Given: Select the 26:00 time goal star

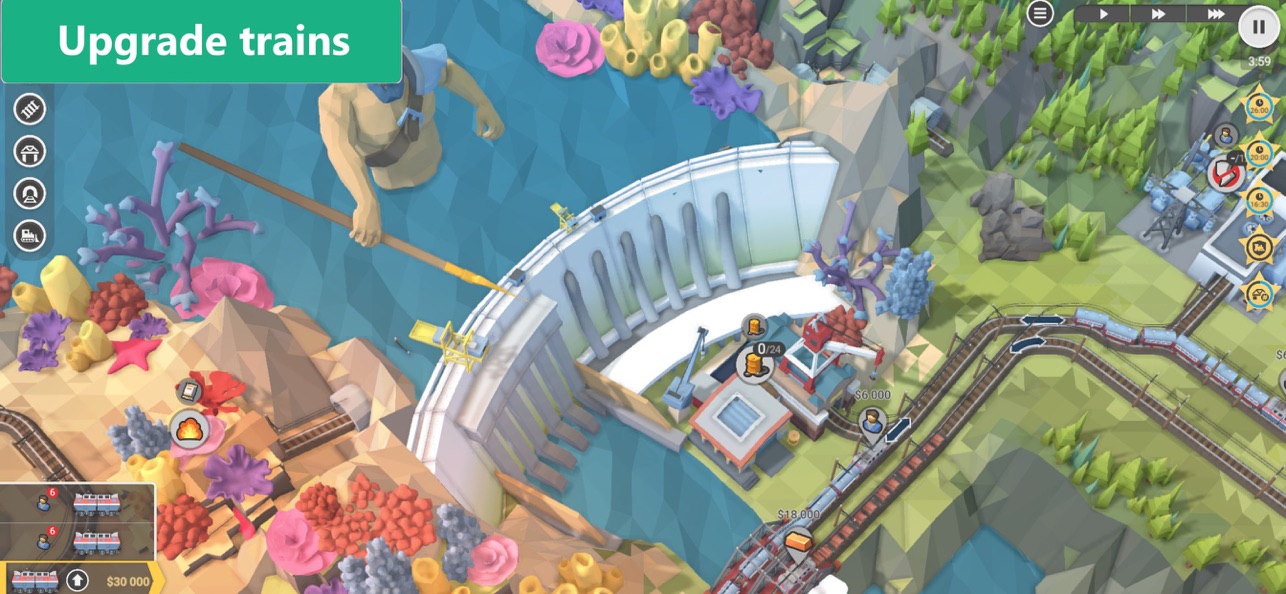Looking at the screenshot, I should coord(1258,105).
